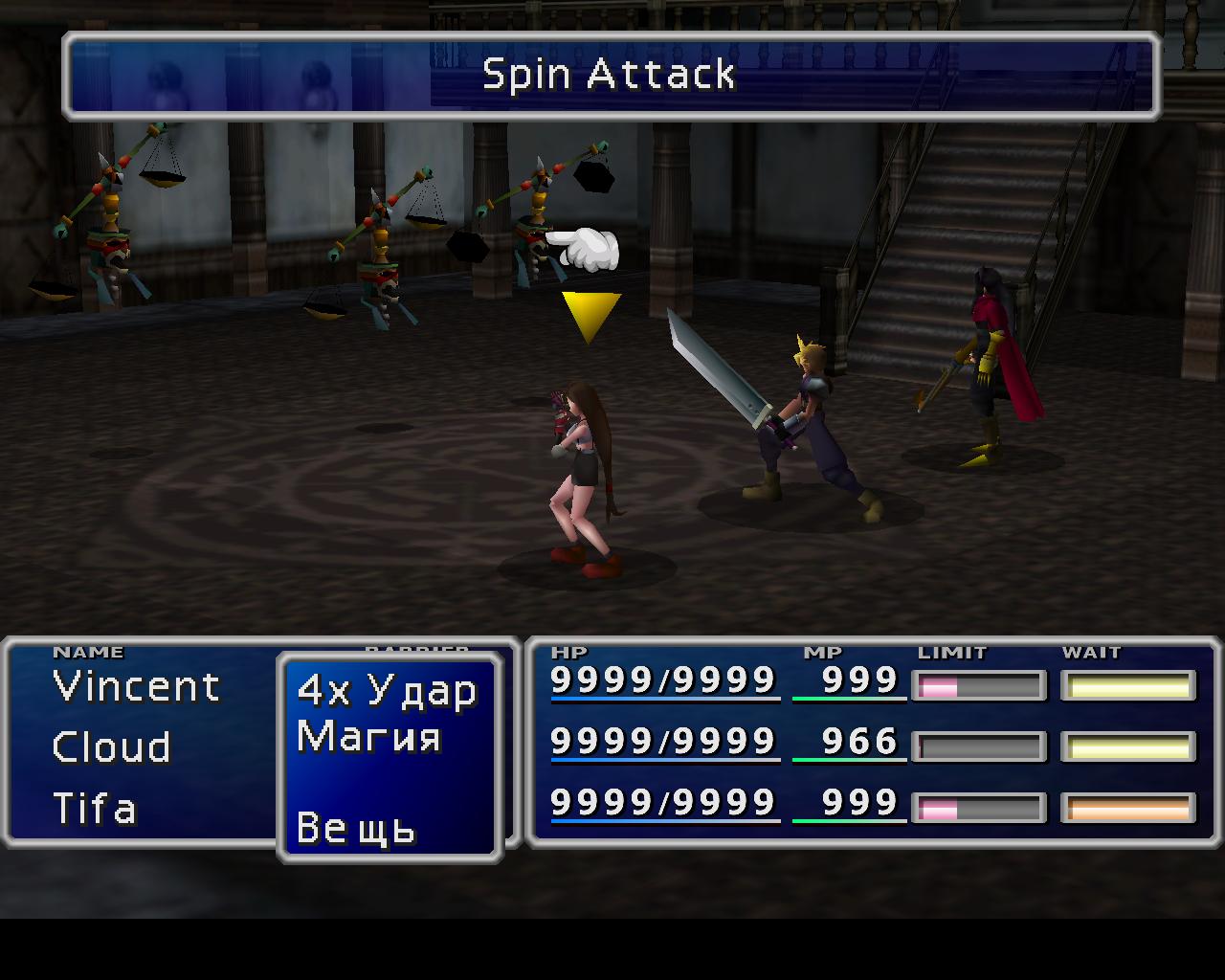Select Vincent in the party list
The image size is (1225, 980).
point(137,687)
